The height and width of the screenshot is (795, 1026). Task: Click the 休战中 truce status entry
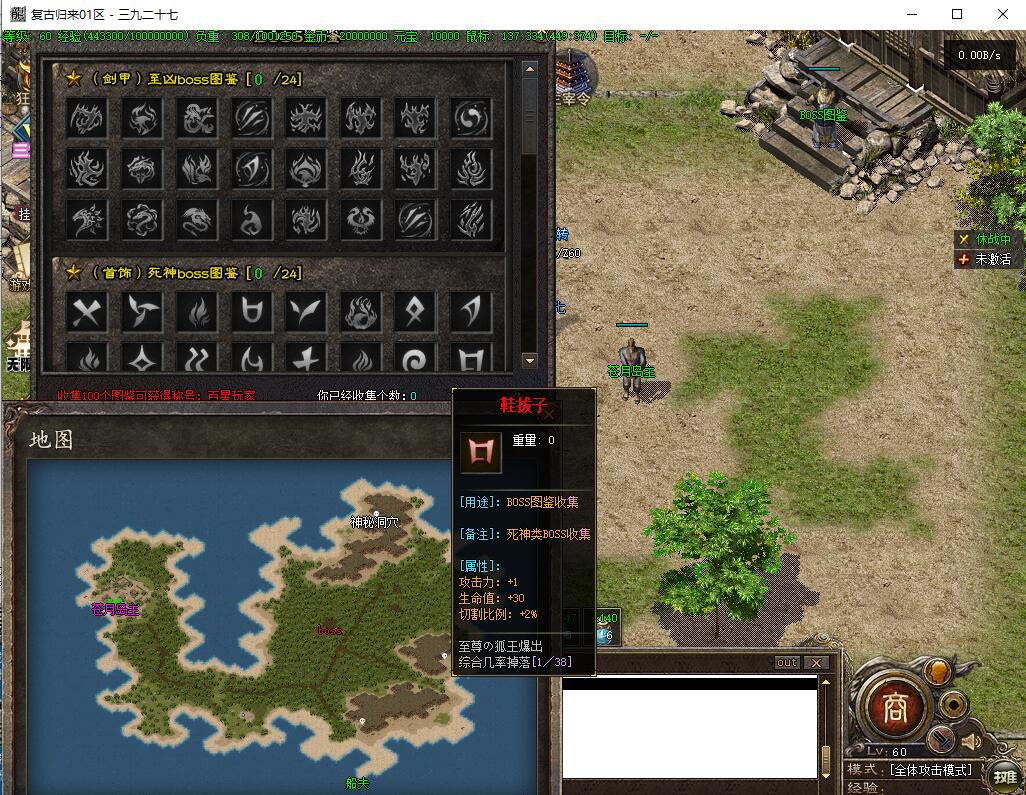pos(984,240)
